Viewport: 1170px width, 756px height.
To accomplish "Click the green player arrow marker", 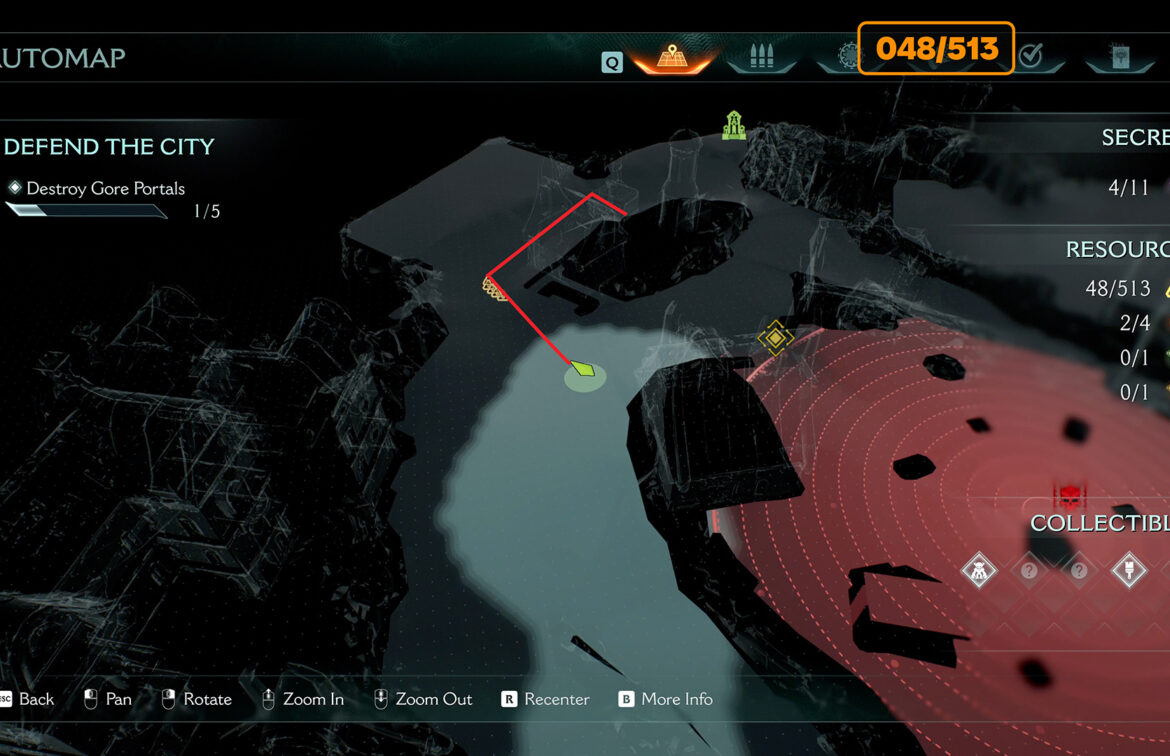I will (583, 370).
